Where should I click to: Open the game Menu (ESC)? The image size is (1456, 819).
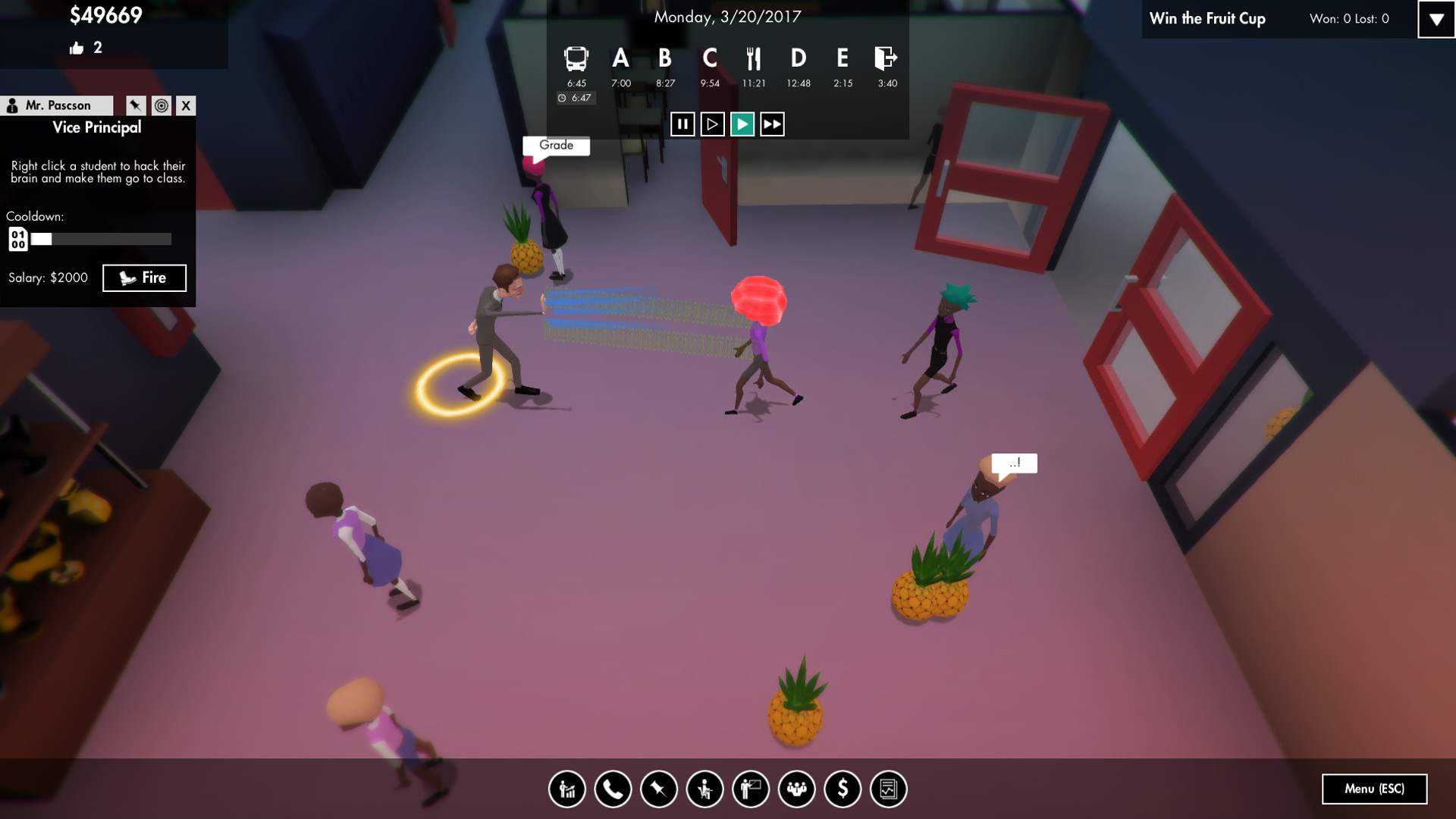1374,789
